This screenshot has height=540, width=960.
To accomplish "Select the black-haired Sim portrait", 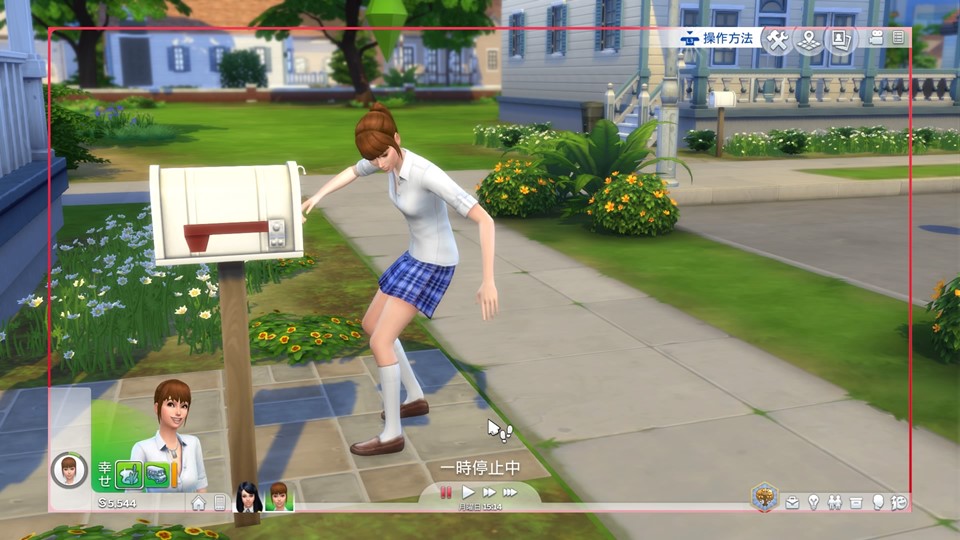I will (x=248, y=496).
